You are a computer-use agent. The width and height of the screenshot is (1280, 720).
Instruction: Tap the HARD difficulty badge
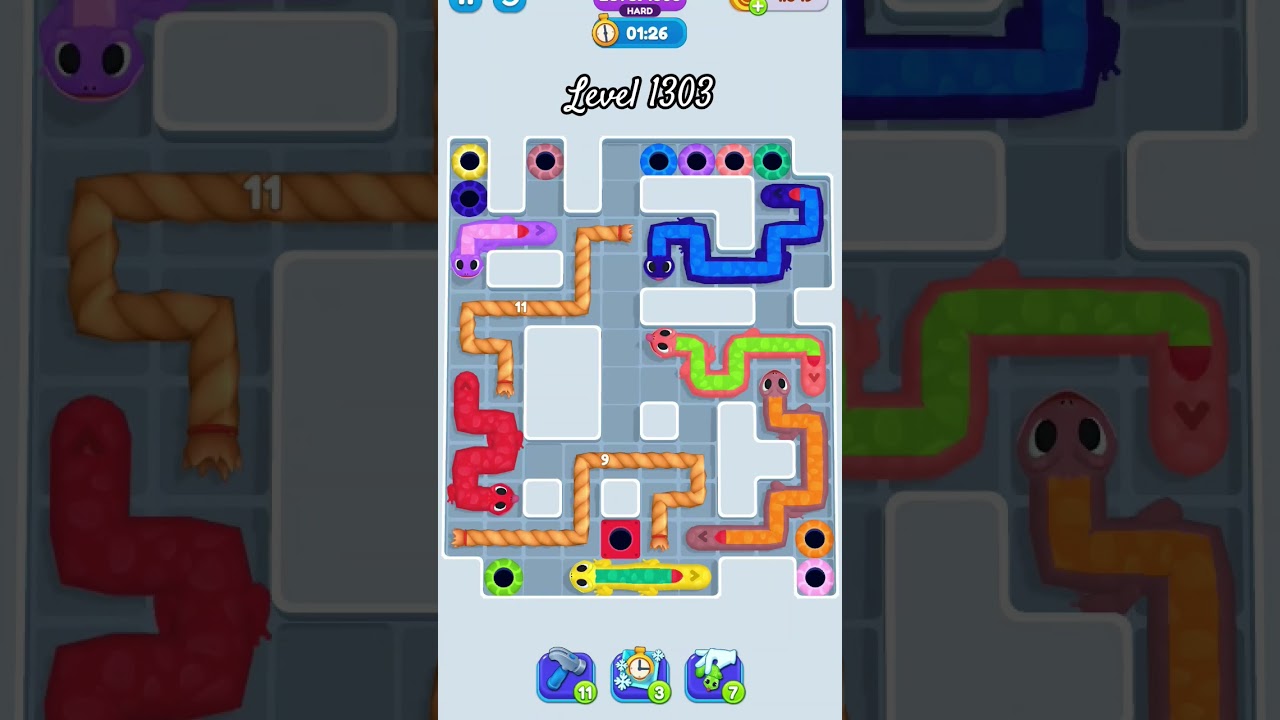click(640, 12)
